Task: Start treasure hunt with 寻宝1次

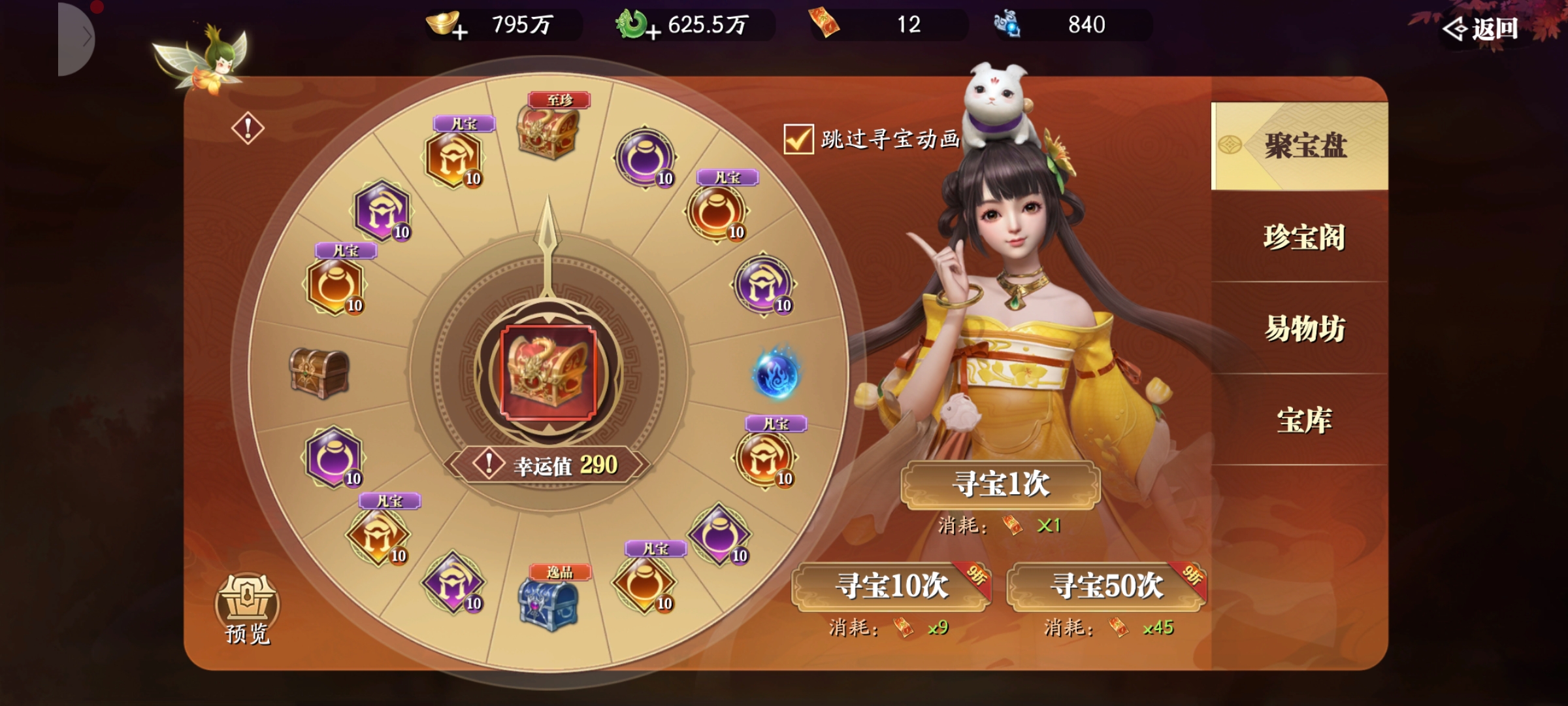Action: [1000, 485]
